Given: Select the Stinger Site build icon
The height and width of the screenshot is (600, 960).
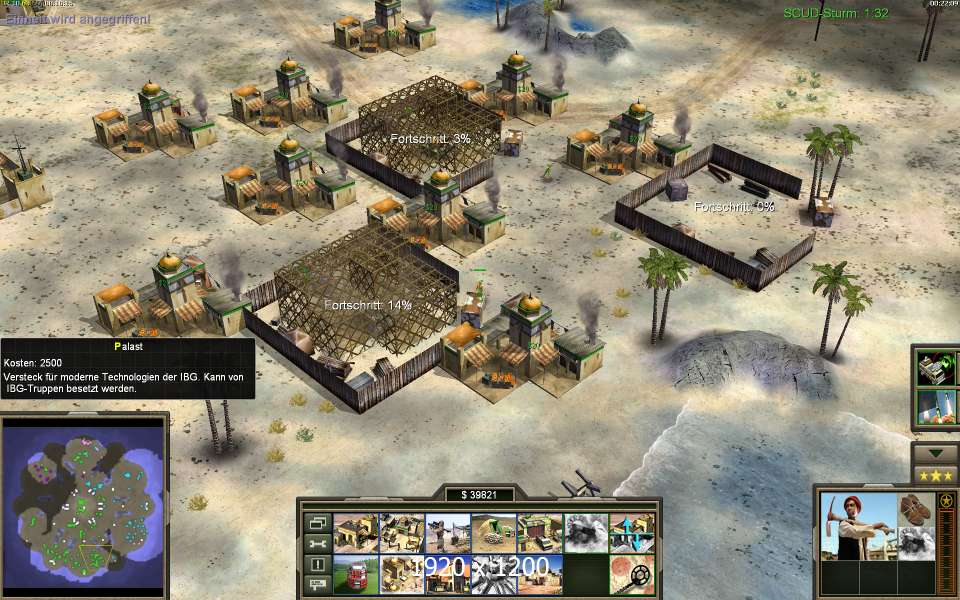Looking at the screenshot, I should 447,533.
